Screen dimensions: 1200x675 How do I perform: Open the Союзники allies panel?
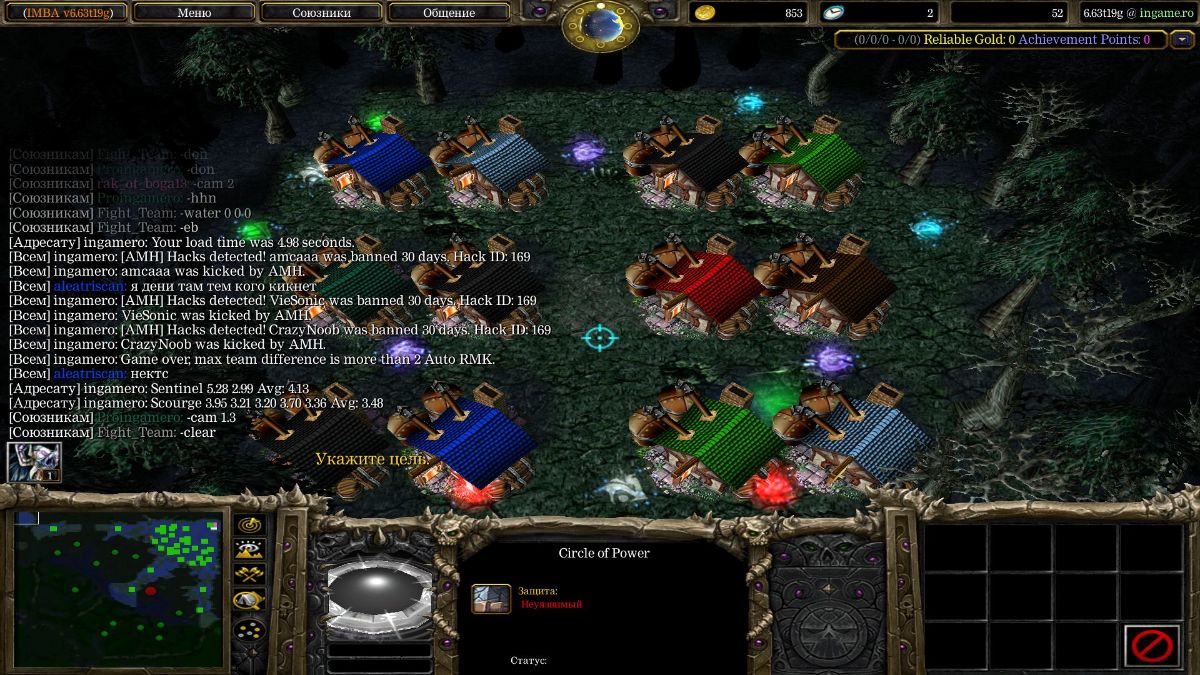(x=321, y=13)
